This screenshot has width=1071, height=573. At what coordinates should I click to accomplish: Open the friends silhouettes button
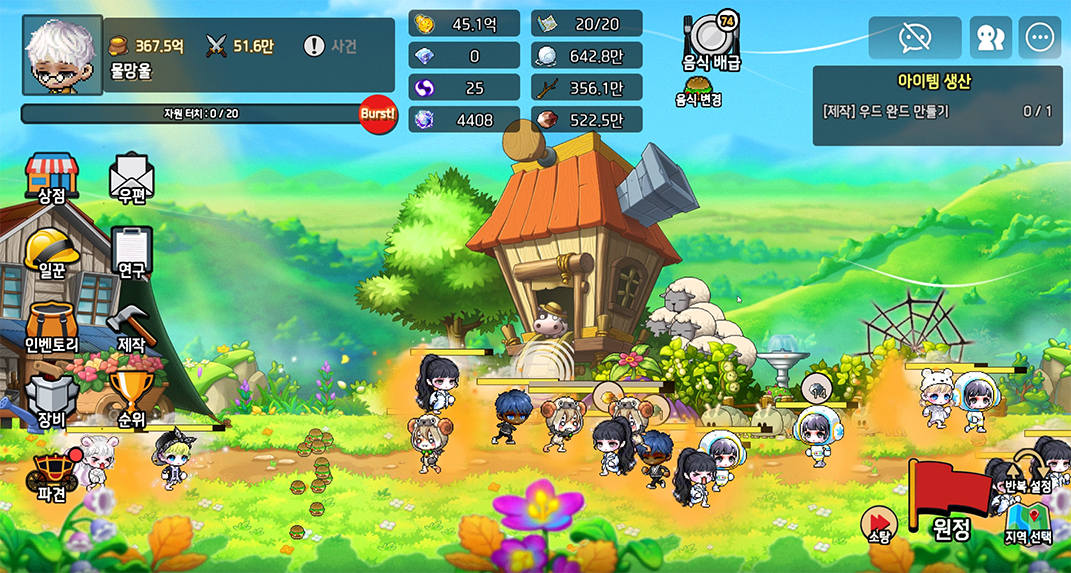(990, 38)
